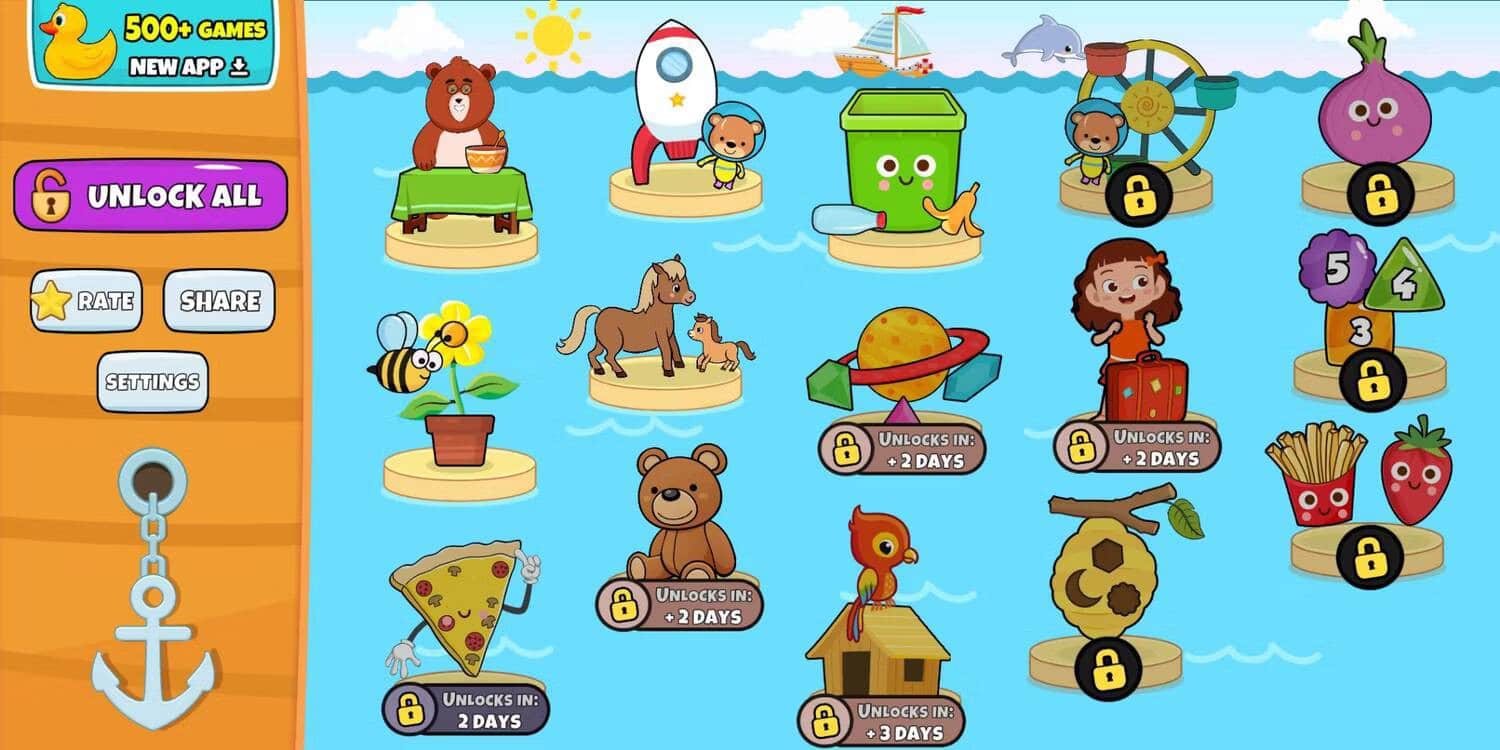Start the bee and yellow flower game

(446, 390)
